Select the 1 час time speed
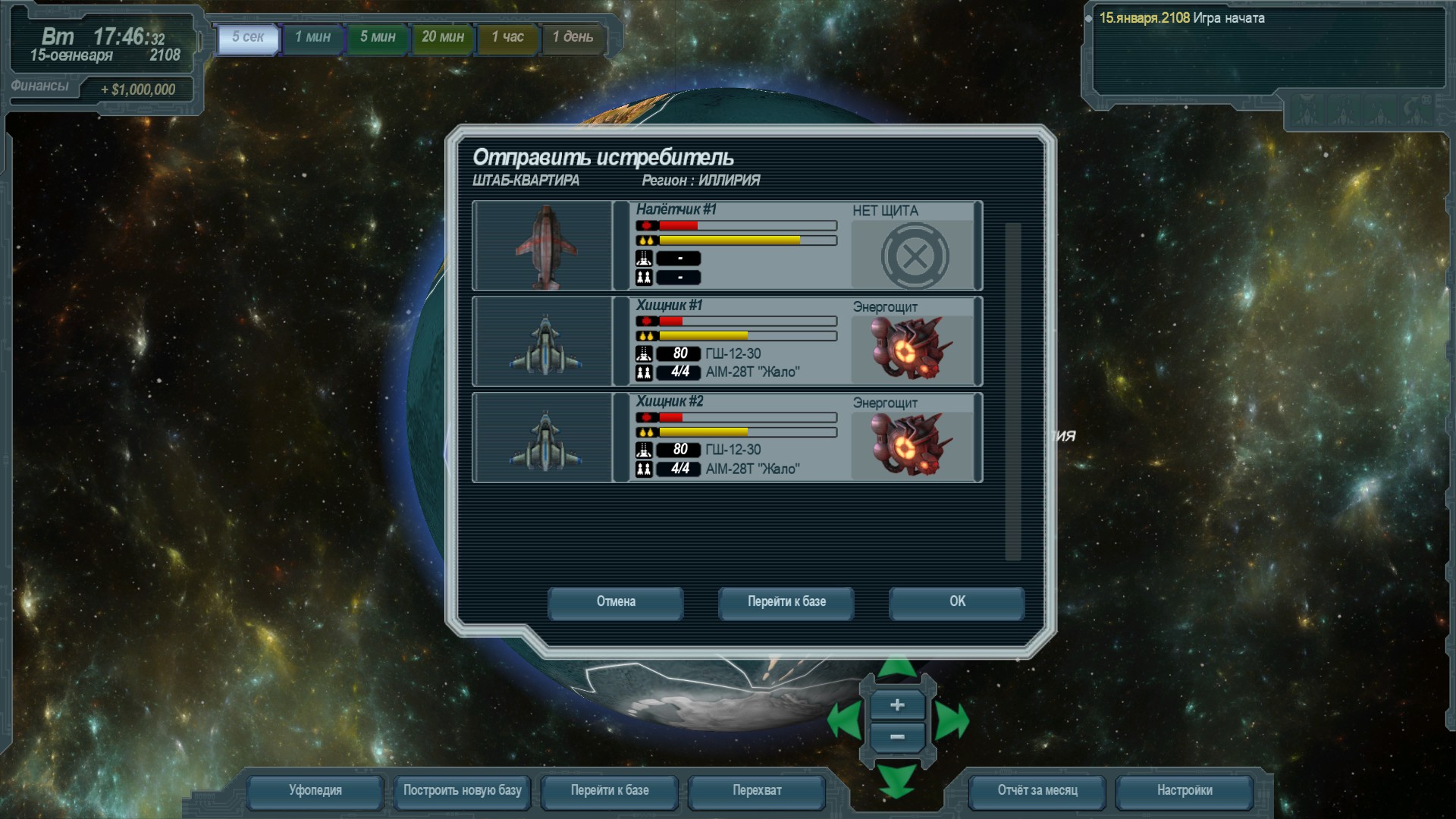Viewport: 1456px width, 819px height. pyautogui.click(x=507, y=38)
